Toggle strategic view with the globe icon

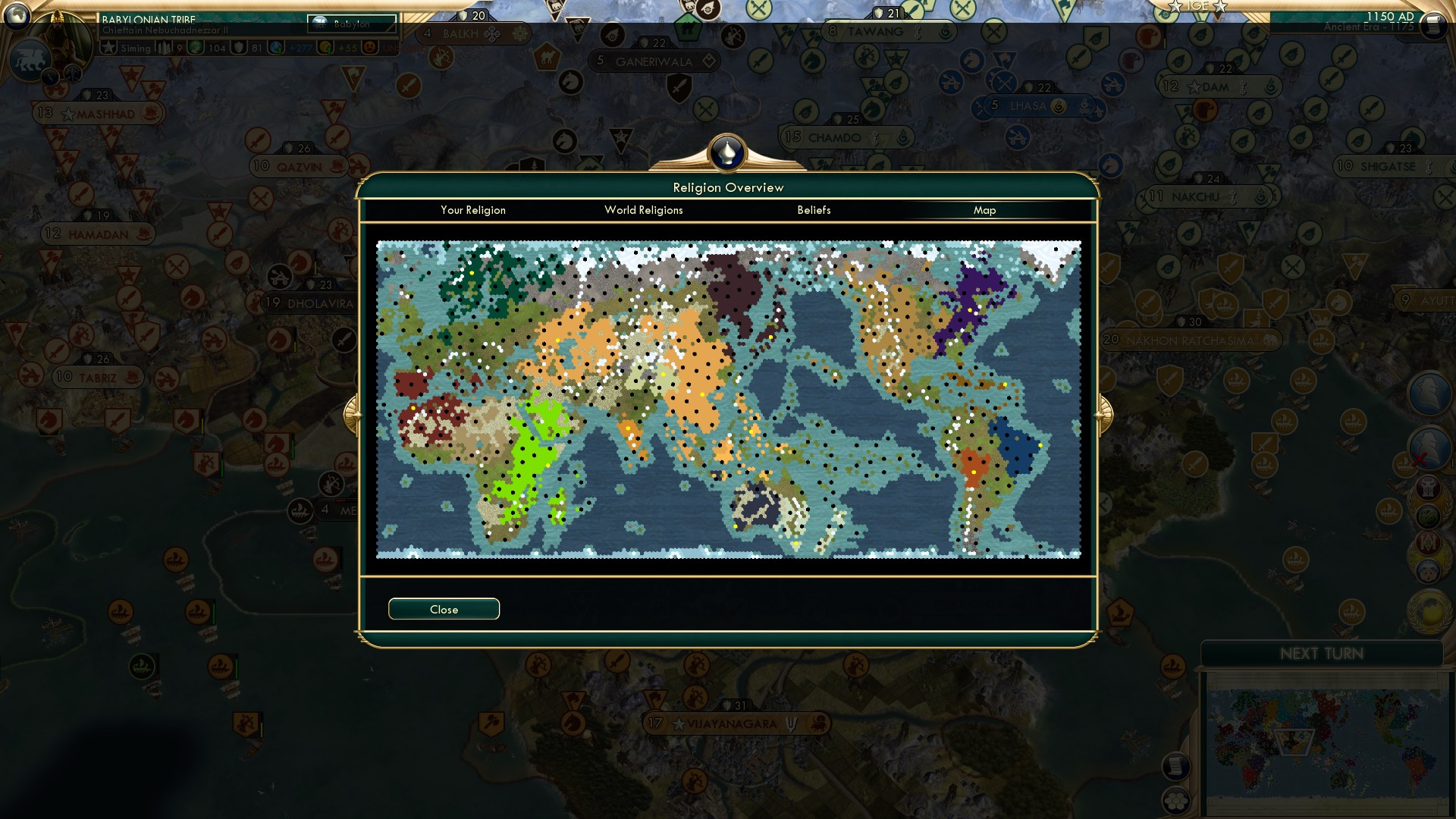pyautogui.click(x=17, y=17)
